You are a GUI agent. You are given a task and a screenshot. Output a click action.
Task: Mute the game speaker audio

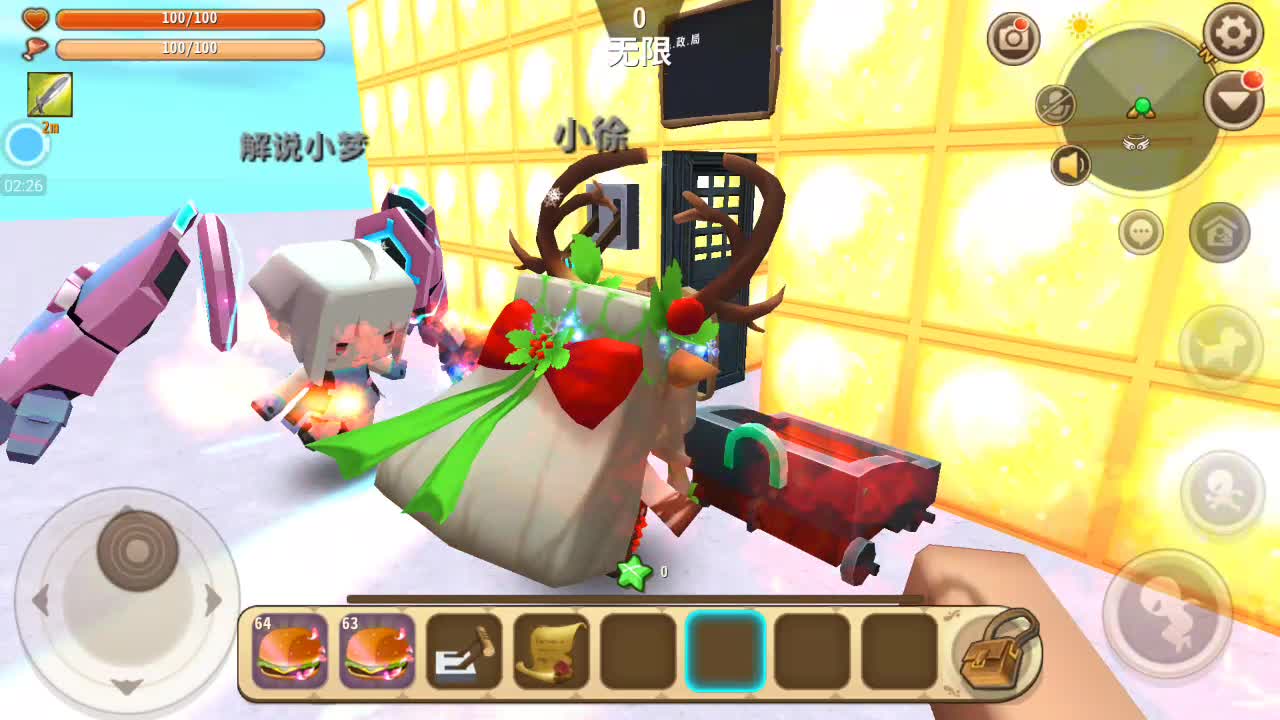point(1069,163)
